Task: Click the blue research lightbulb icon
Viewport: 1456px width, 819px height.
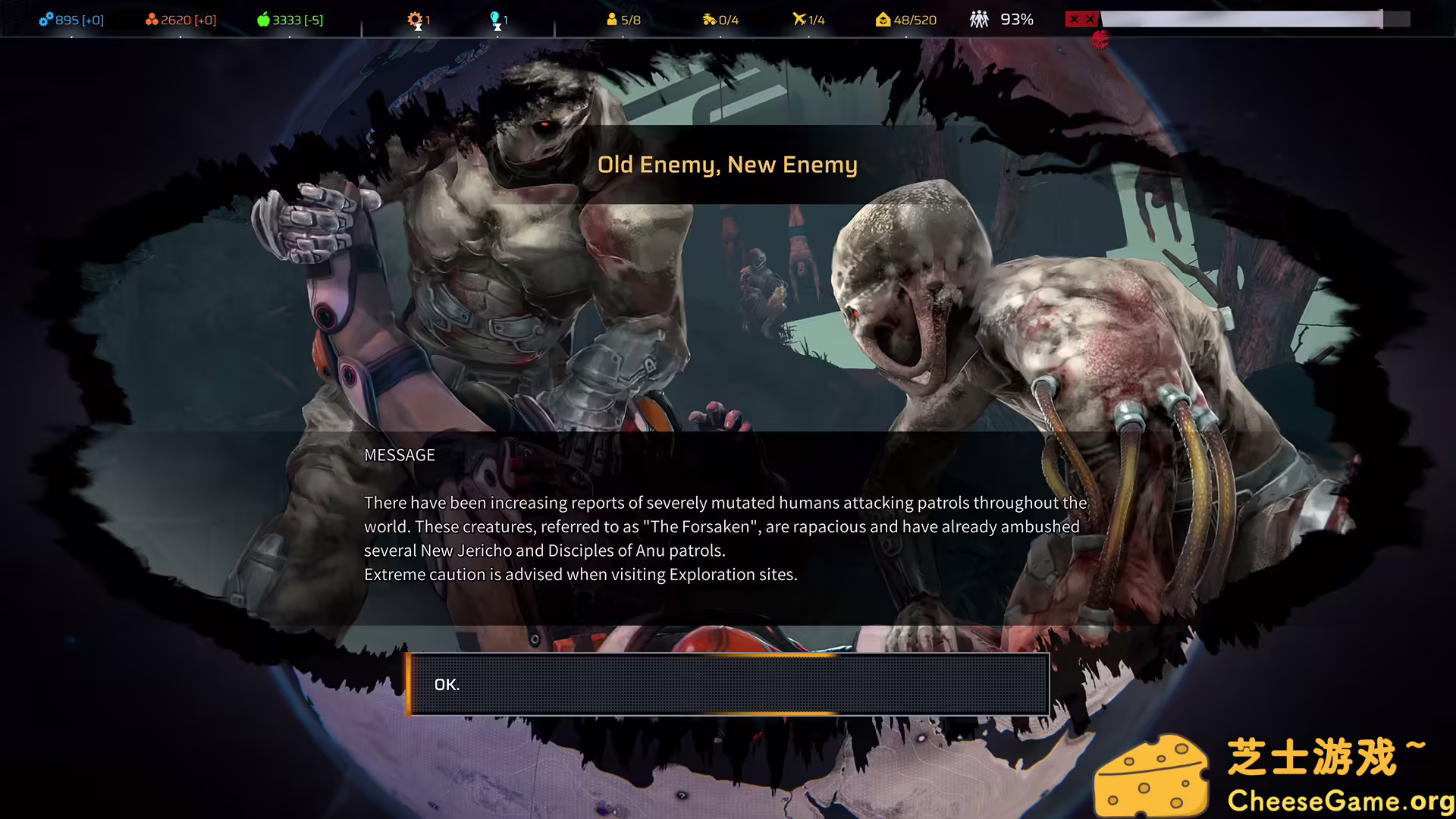Action: pyautogui.click(x=495, y=19)
